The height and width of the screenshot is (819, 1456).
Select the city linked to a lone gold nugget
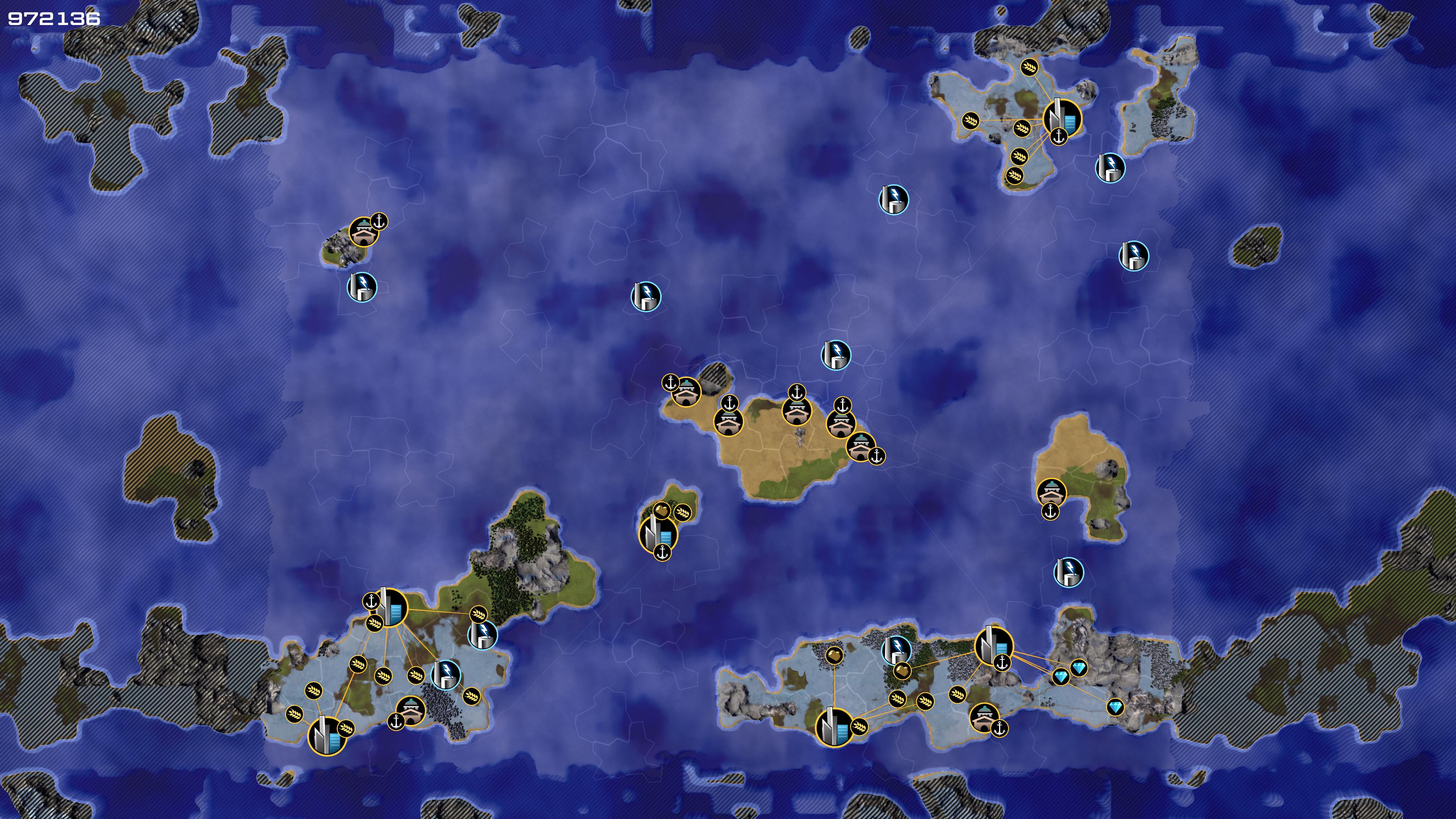pos(834,727)
